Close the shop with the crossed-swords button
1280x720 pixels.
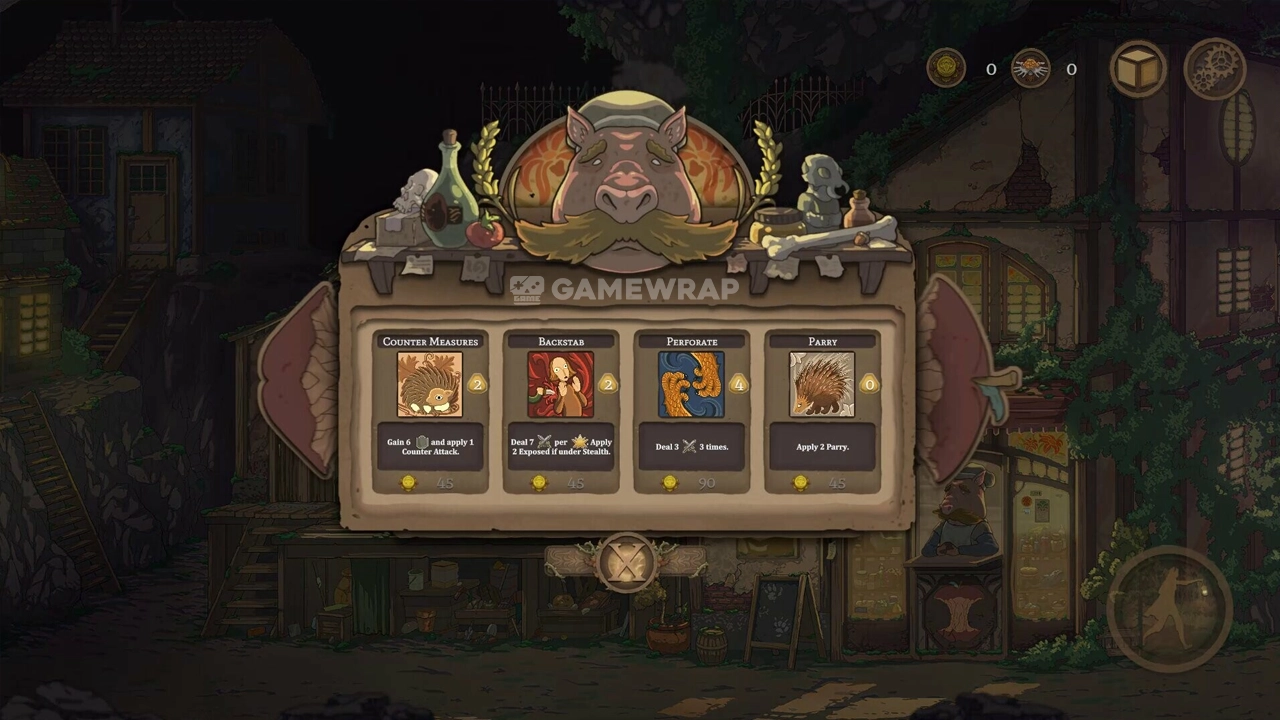tap(626, 563)
